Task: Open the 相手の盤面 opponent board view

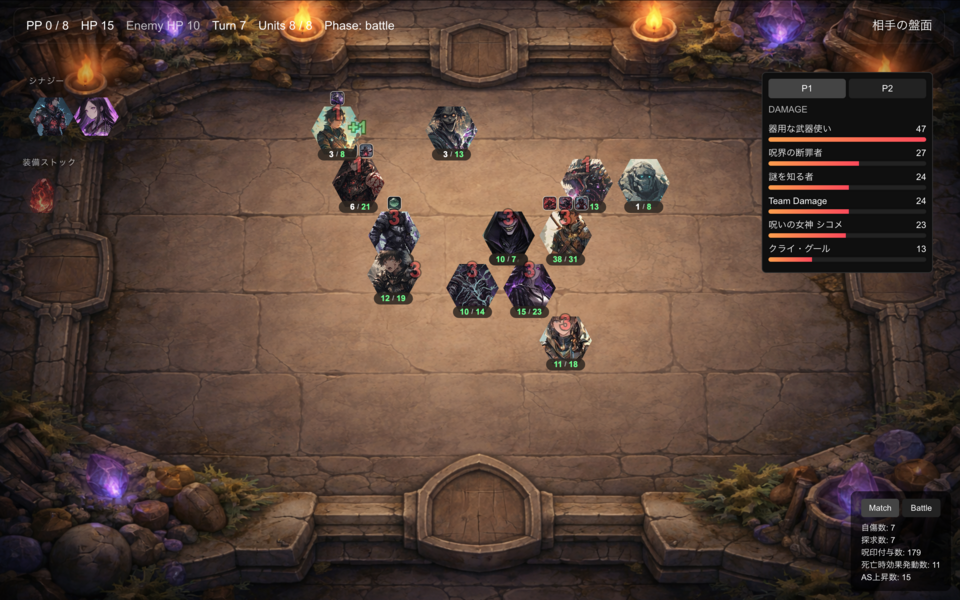Action: coord(901,25)
